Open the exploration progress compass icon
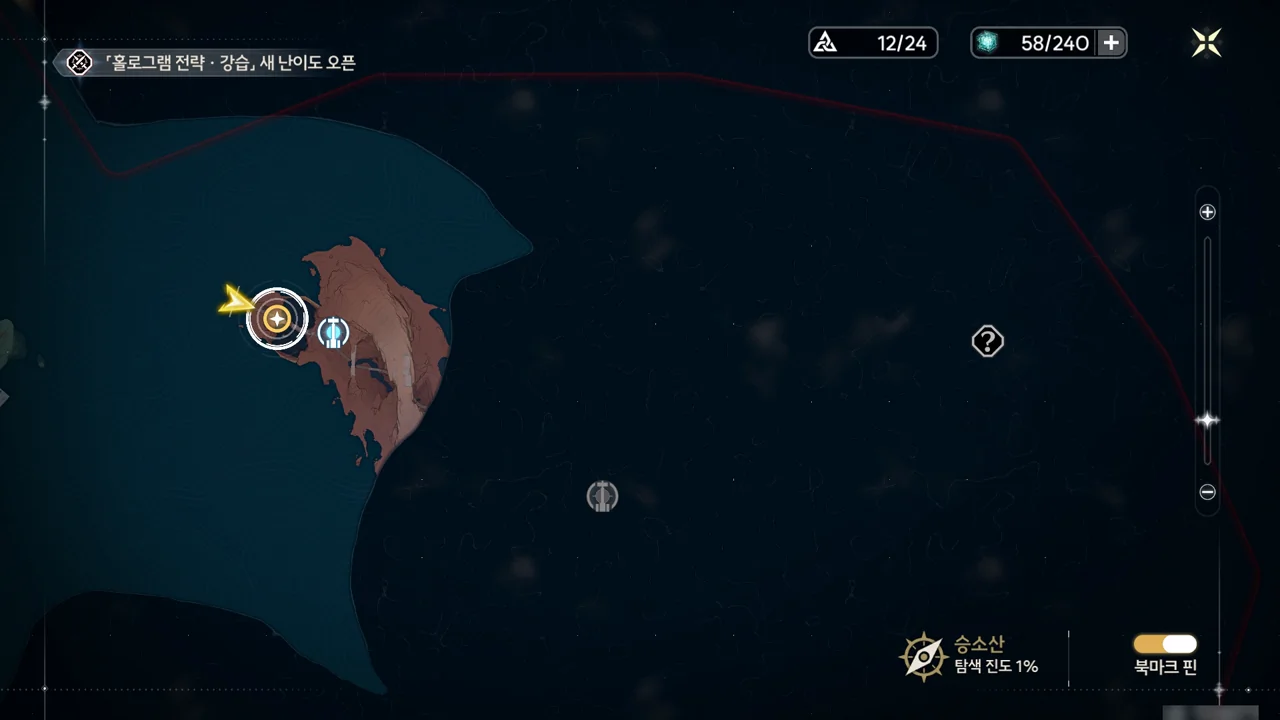Image resolution: width=1280 pixels, height=720 pixels. click(922, 656)
